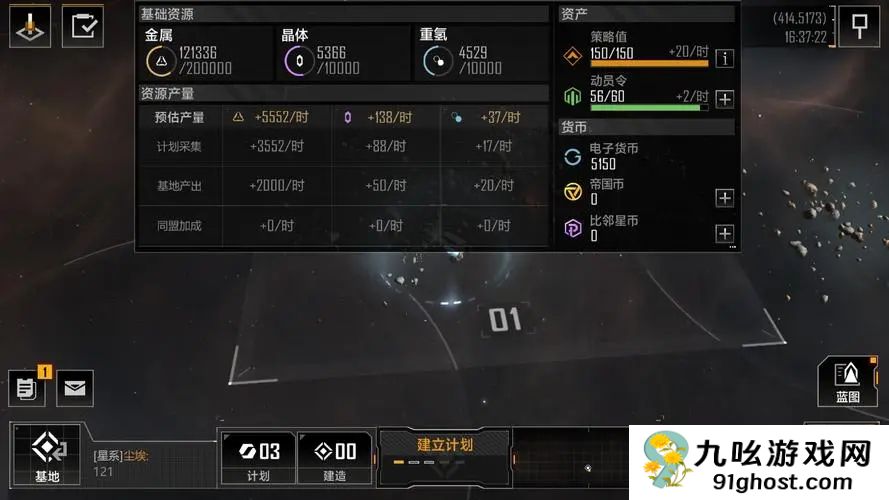Open the 计划 plan counter button
The image size is (889, 500).
[x=258, y=458]
